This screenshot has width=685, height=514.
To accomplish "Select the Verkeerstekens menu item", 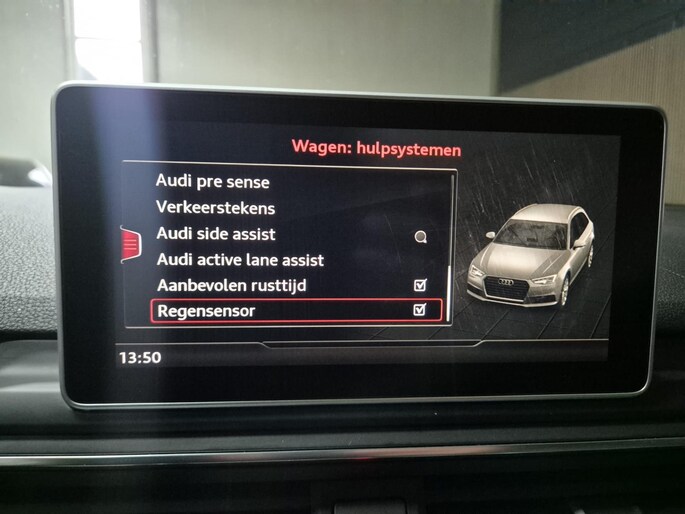I will tap(215, 208).
